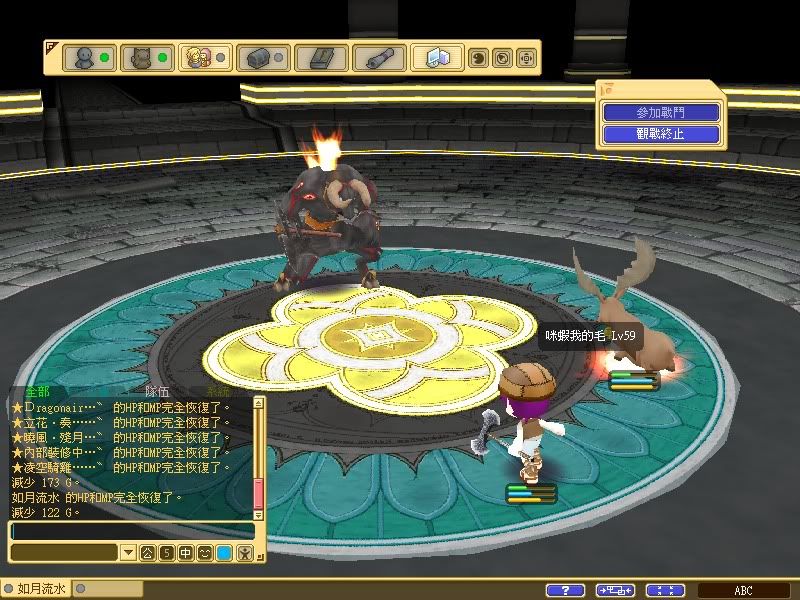The width and height of the screenshot is (800, 600).
Task: Open the book icon in toolbar
Action: click(x=322, y=57)
